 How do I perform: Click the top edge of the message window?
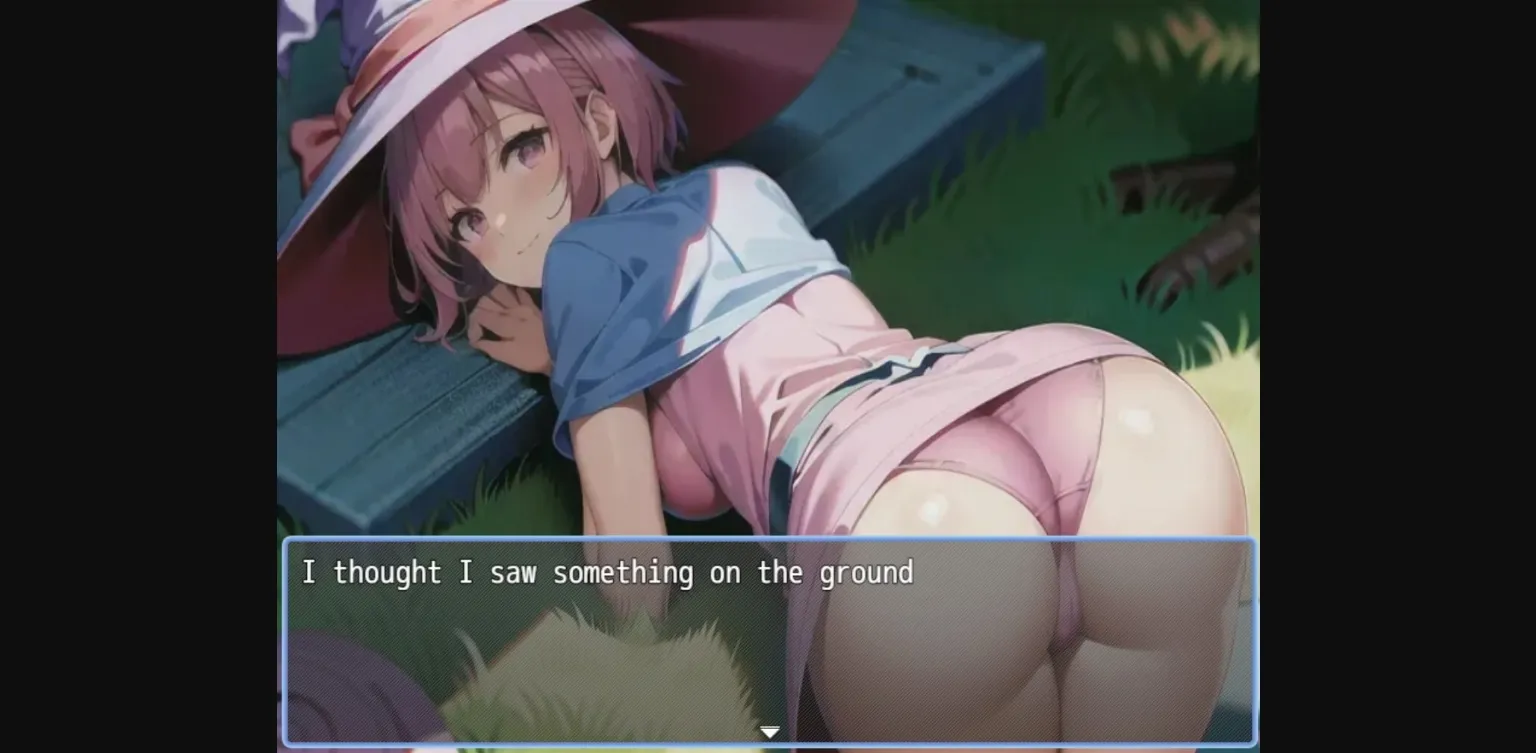(x=770, y=538)
